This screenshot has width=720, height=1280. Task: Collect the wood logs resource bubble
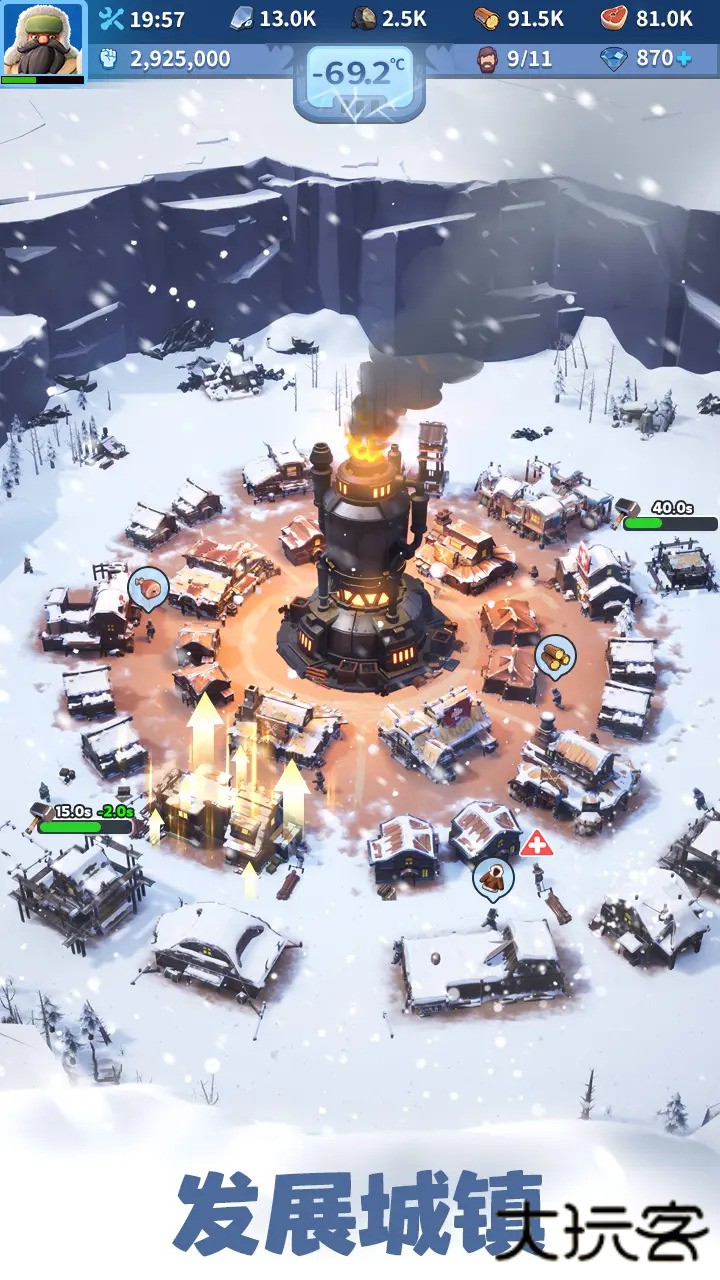tap(554, 655)
